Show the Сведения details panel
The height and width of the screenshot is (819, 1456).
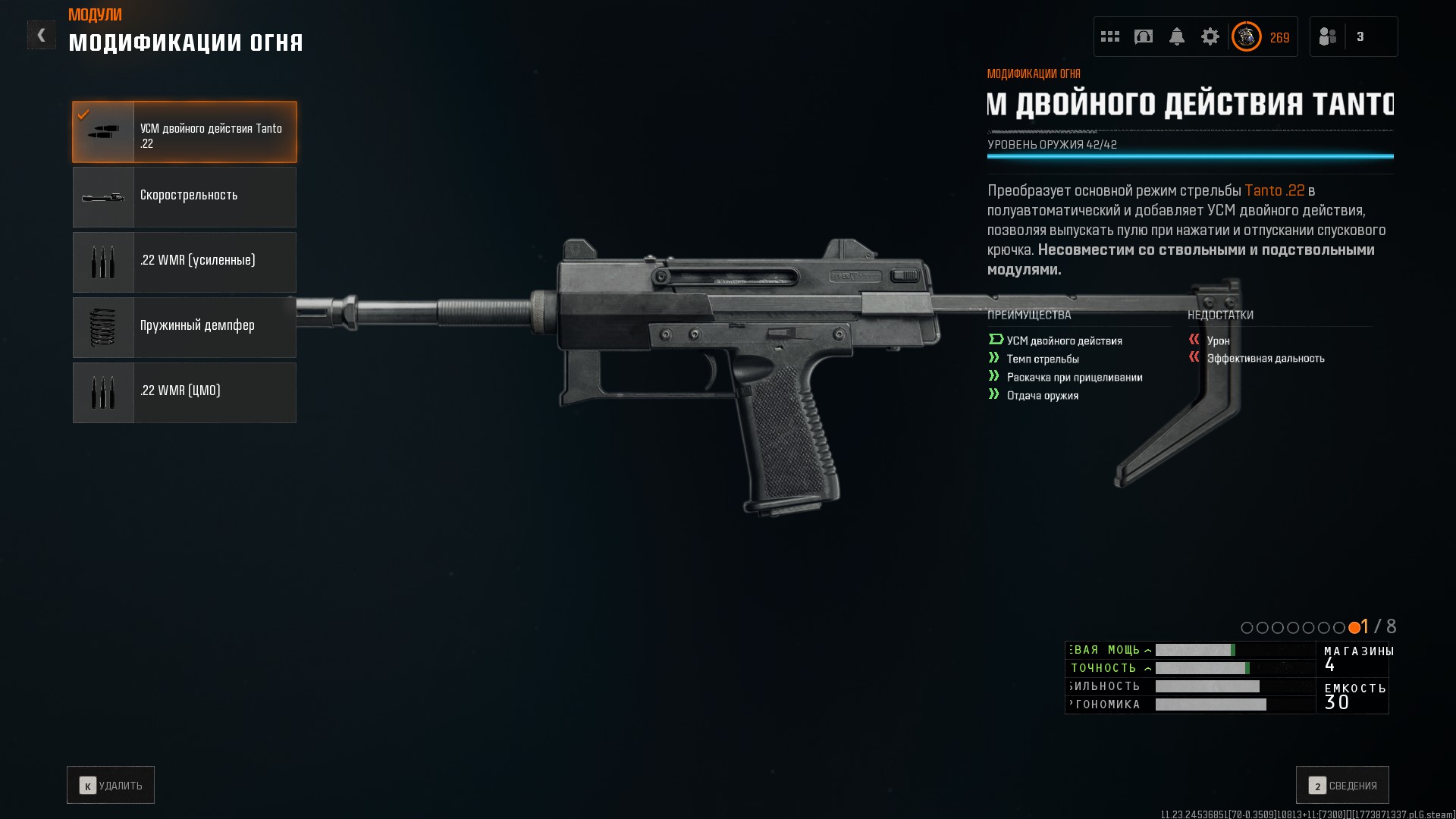click(1342, 785)
